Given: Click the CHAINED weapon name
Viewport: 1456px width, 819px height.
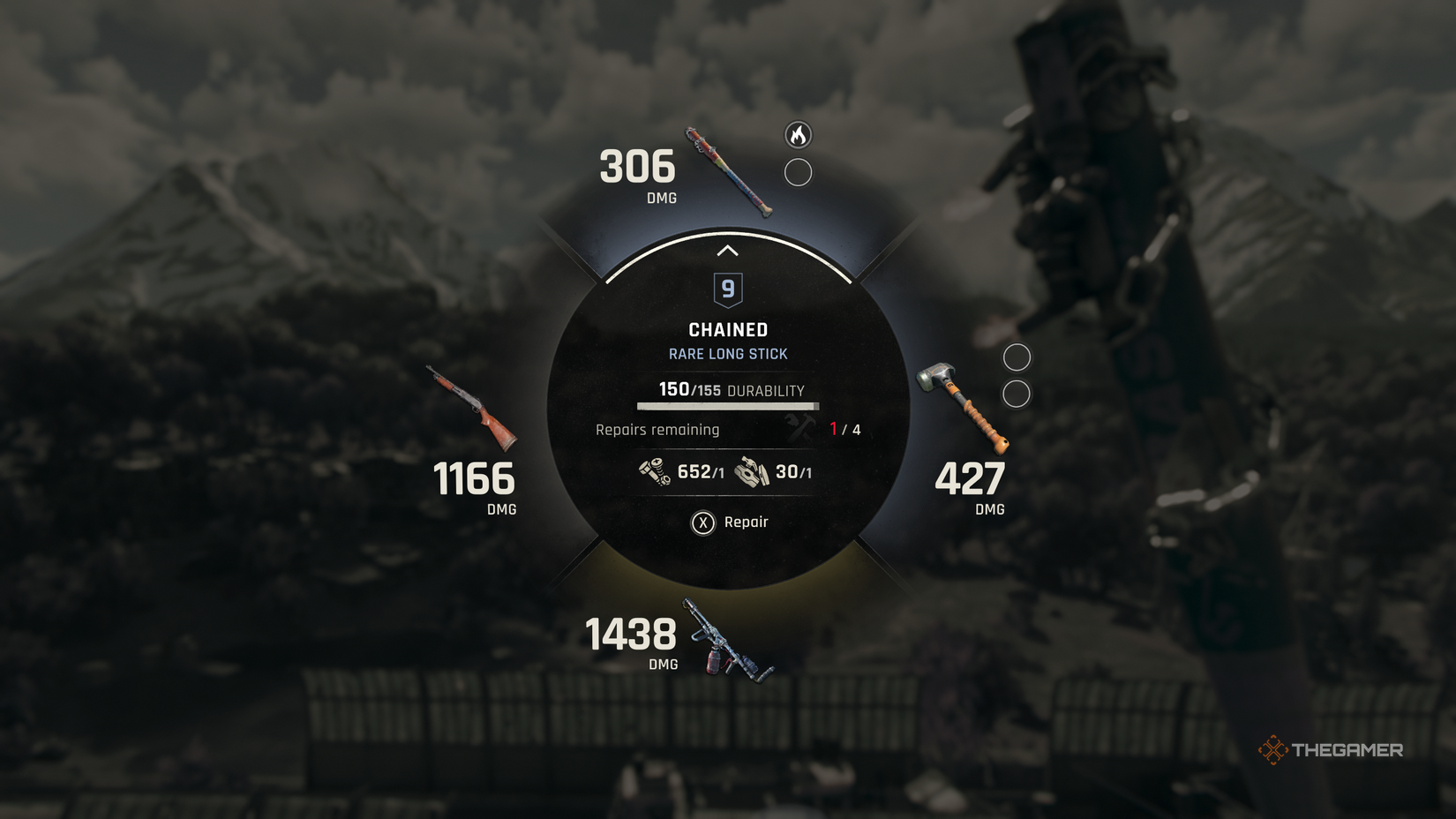Looking at the screenshot, I should pyautogui.click(x=728, y=329).
